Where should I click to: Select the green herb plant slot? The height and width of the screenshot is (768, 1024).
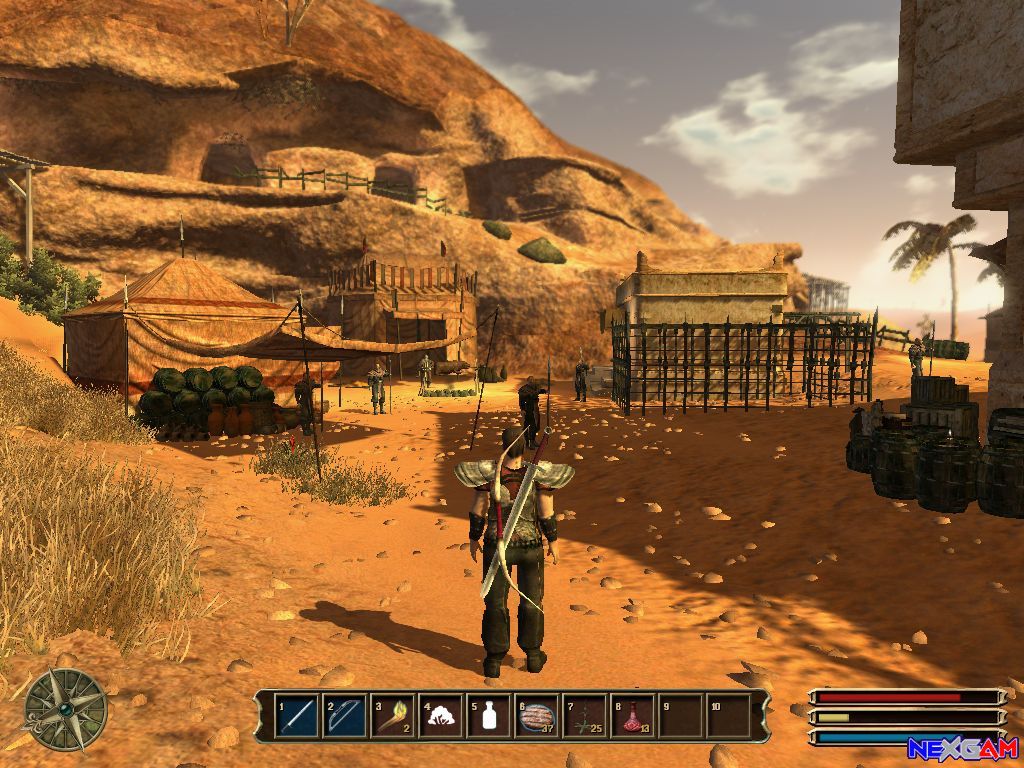(x=585, y=716)
